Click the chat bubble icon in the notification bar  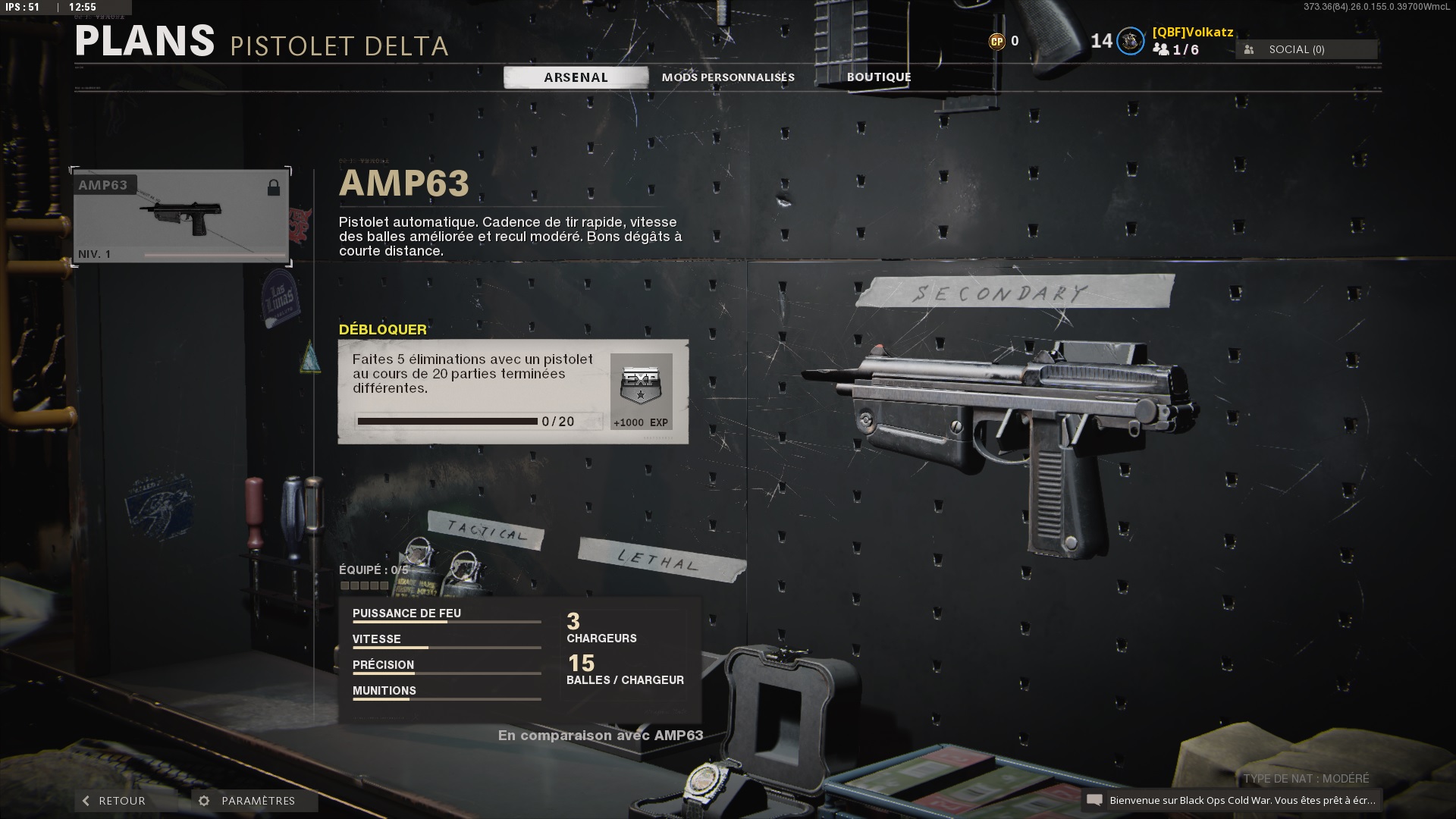(x=1094, y=799)
